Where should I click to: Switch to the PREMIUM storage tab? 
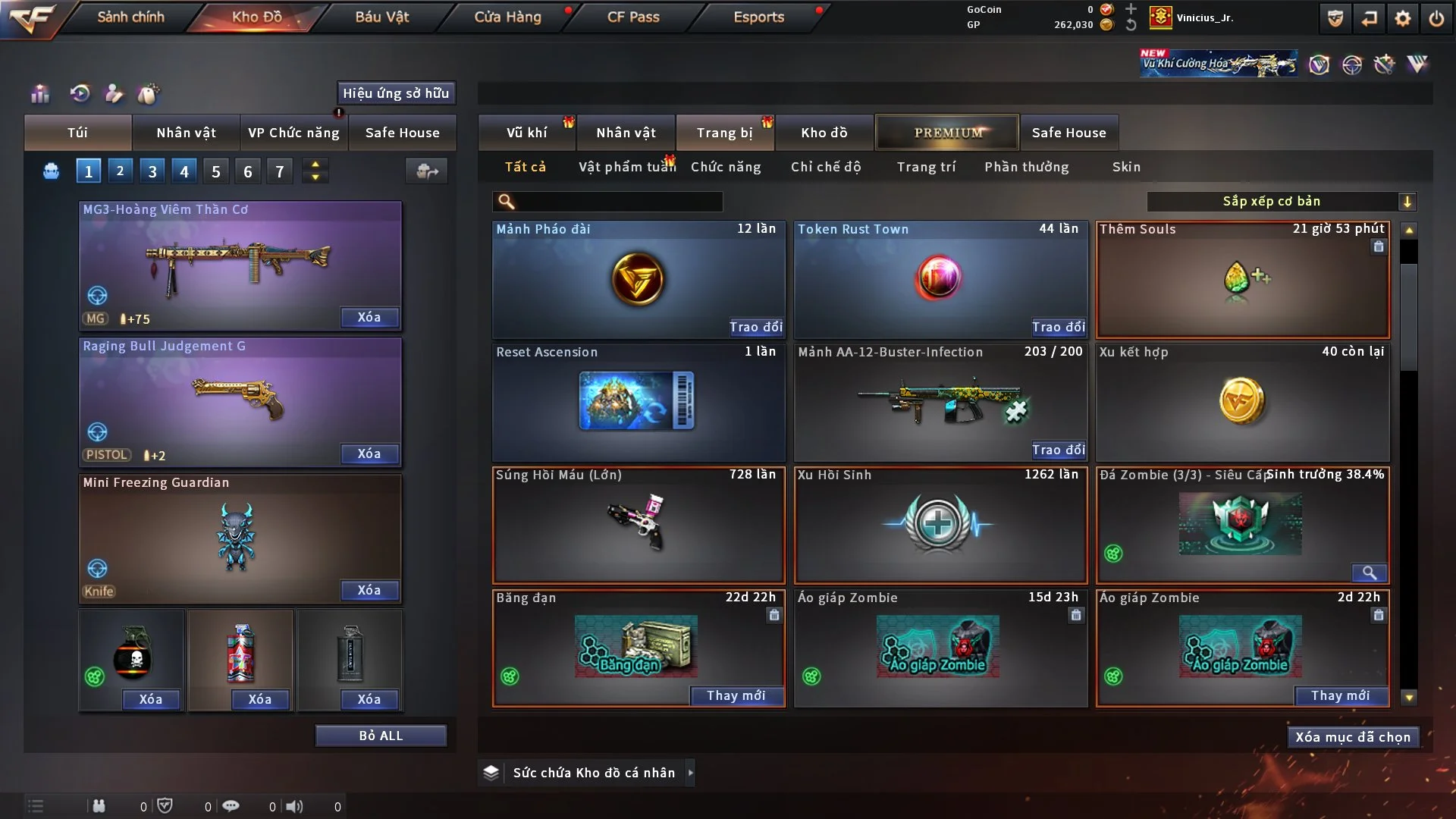click(947, 133)
